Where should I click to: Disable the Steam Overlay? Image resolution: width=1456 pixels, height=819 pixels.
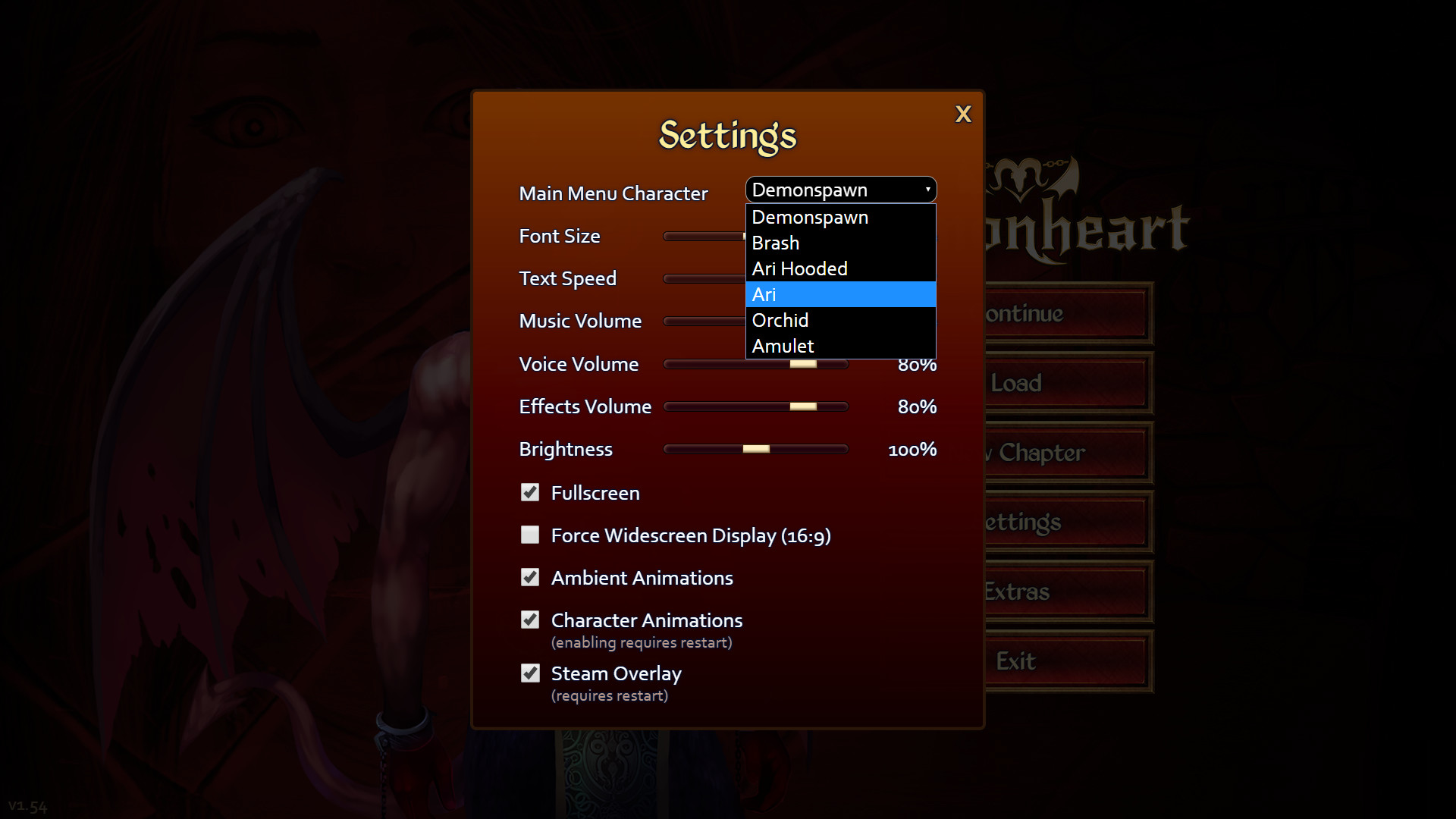530,673
